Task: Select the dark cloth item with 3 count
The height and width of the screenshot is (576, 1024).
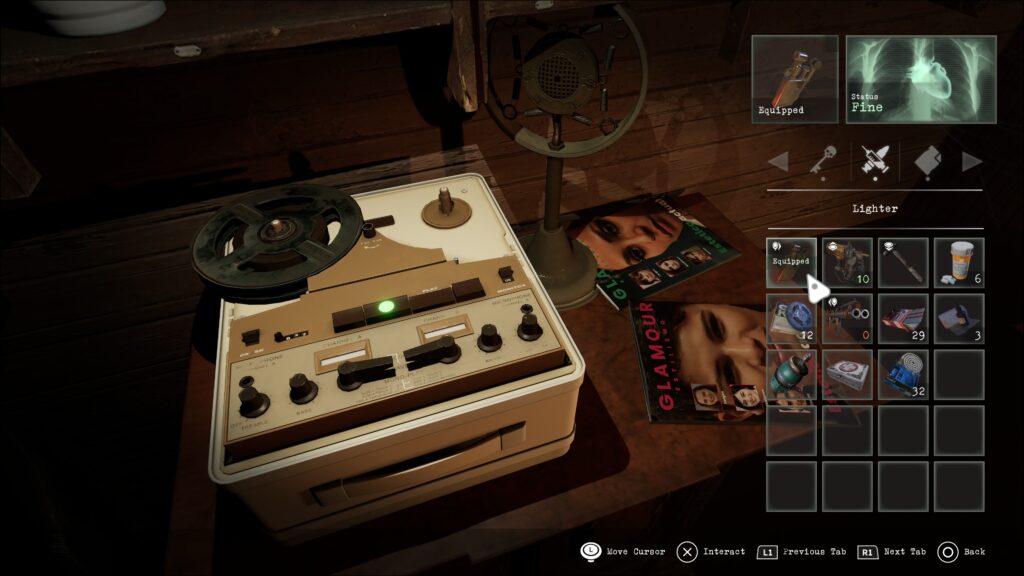Action: click(959, 319)
